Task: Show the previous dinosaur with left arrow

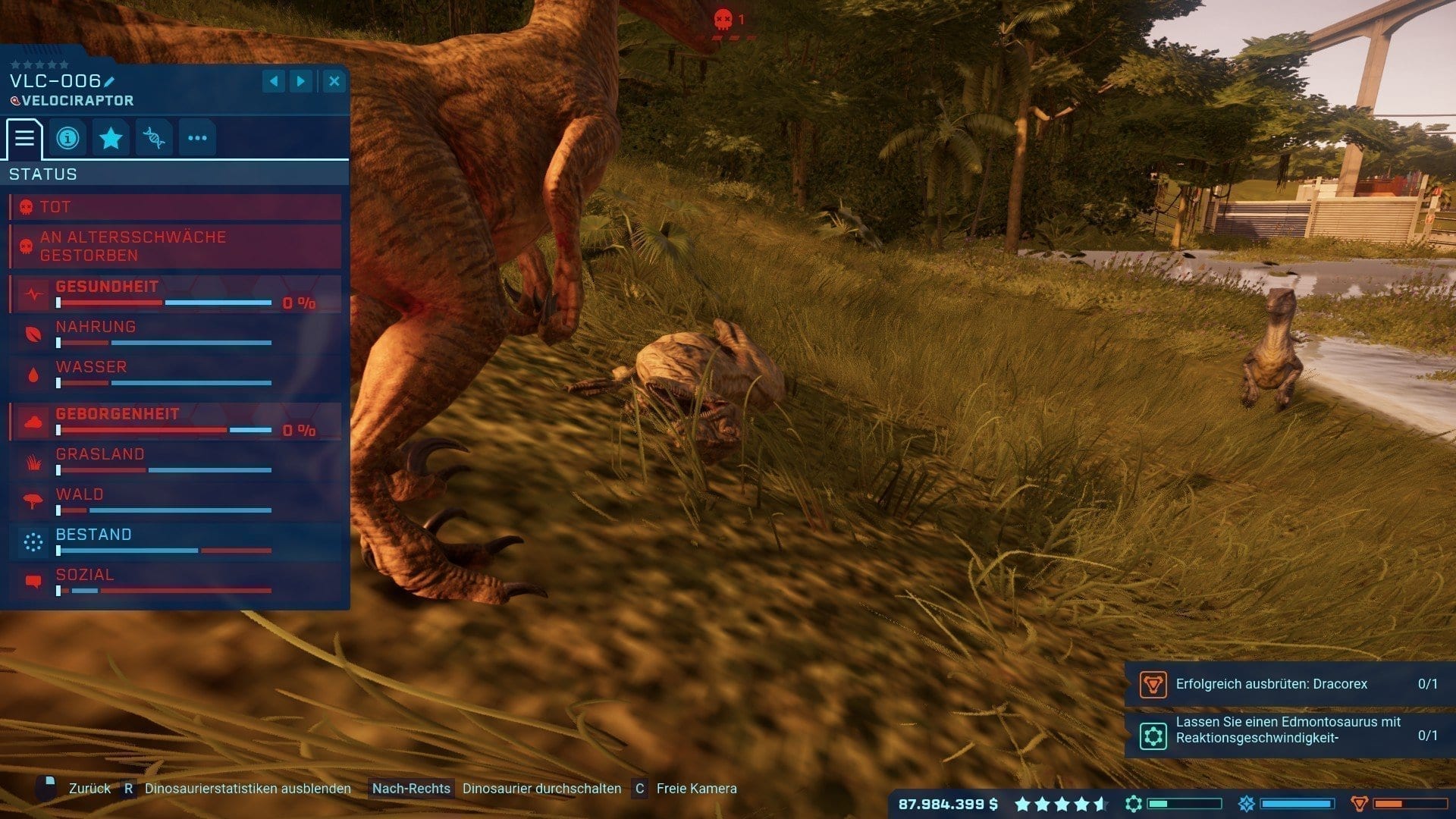Action: (274, 81)
